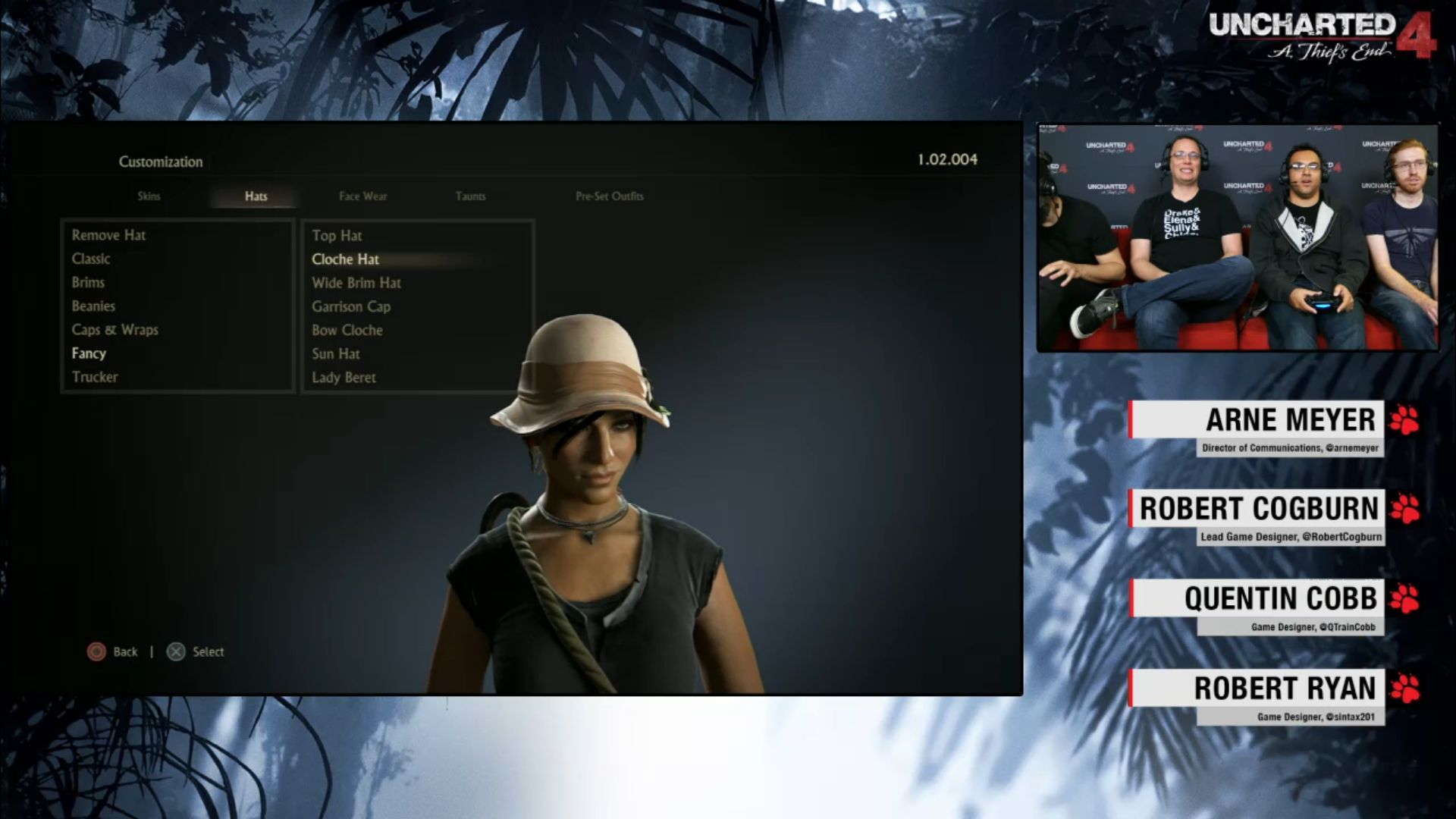Click the Back circle button icon
The image size is (1456, 819).
97,651
